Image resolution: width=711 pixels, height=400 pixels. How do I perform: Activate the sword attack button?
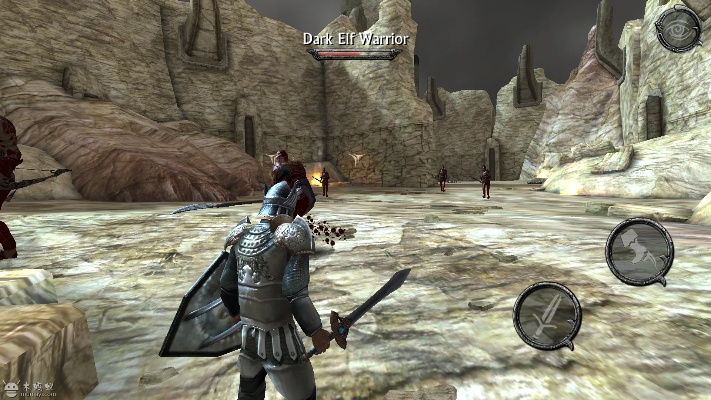pos(547,316)
